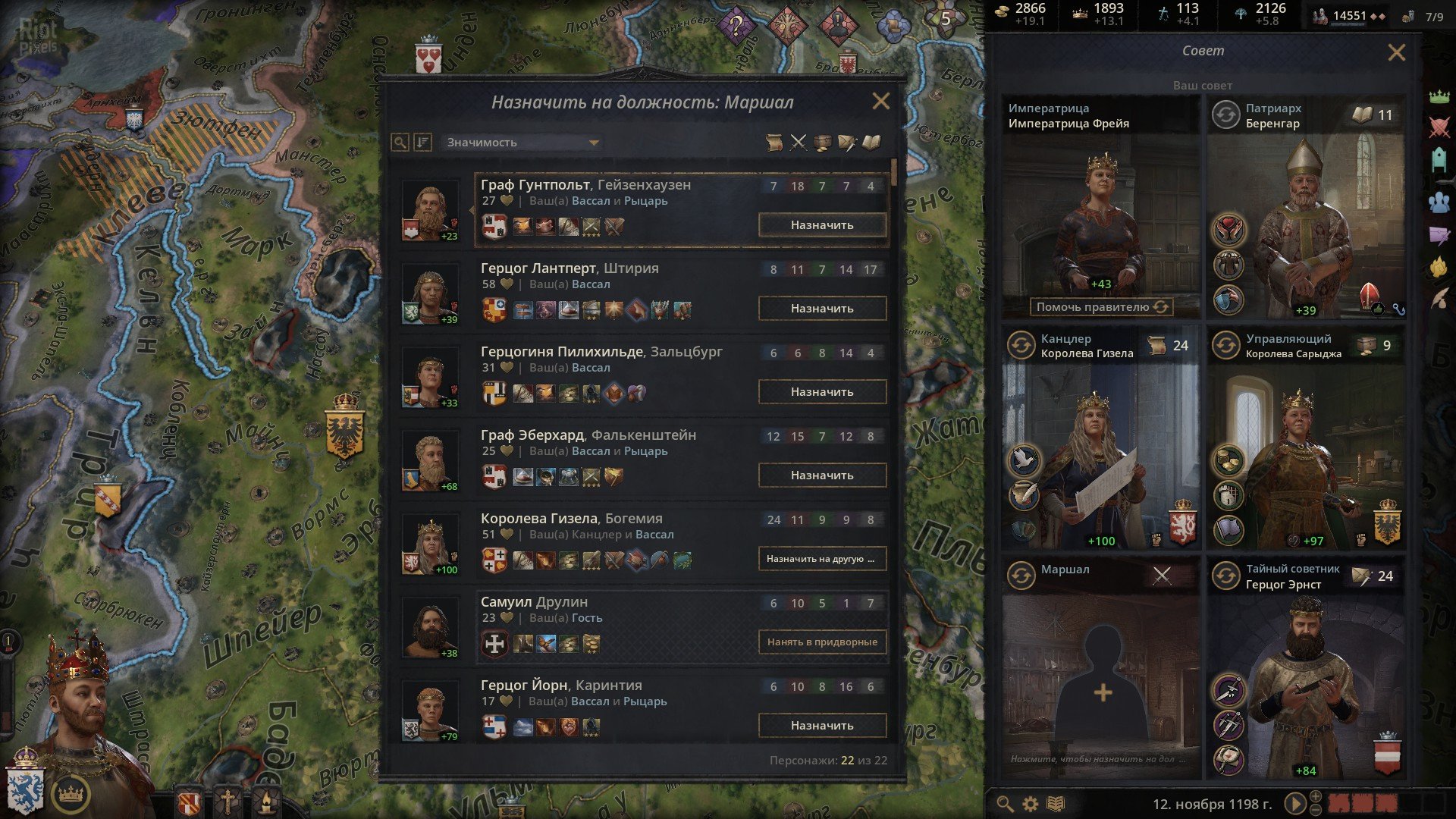Swap the Chancellor council member
Image resolution: width=1456 pixels, height=819 pixels.
(1021, 346)
